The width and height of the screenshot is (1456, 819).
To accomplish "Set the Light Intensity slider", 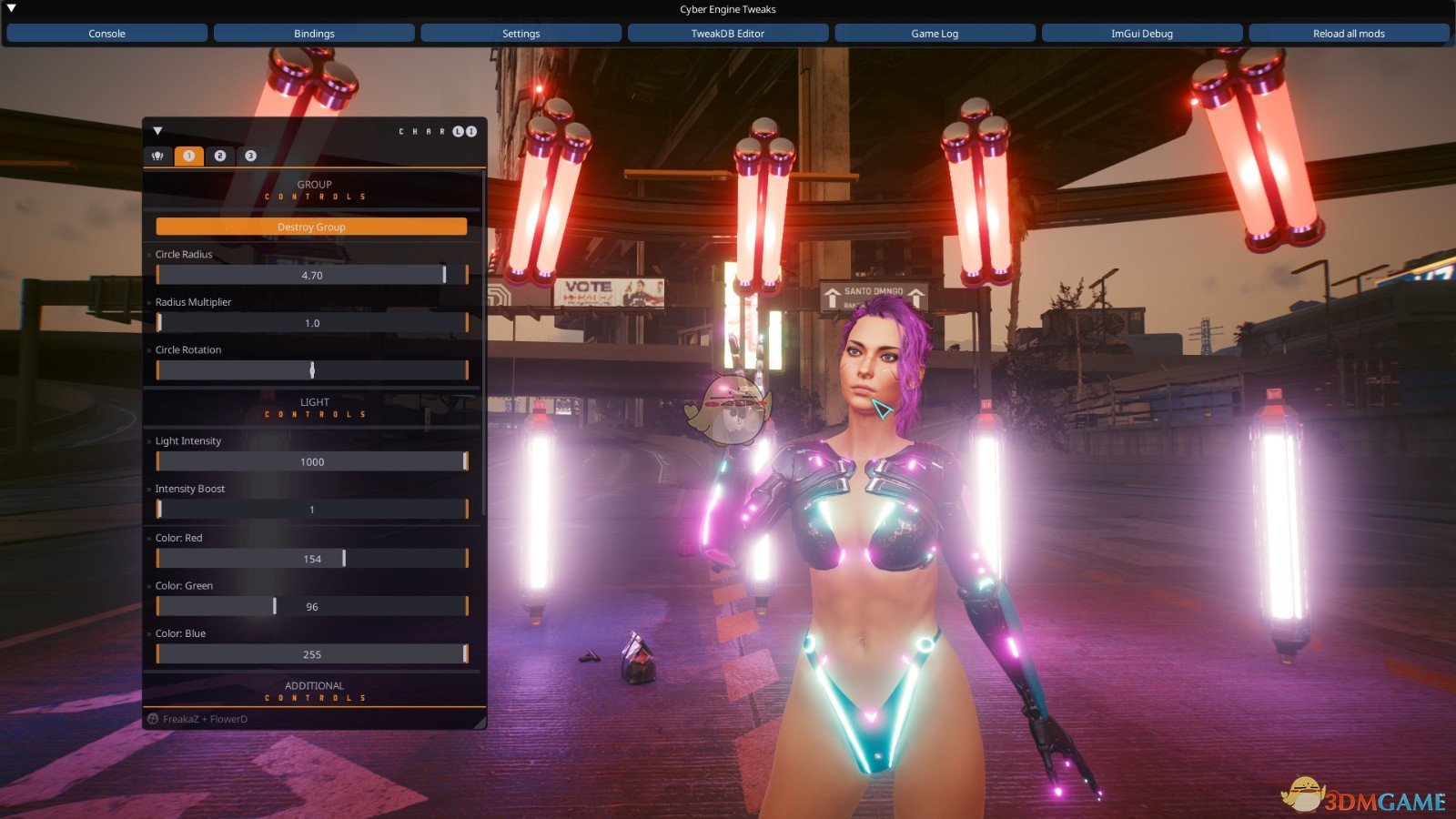I will 311,462.
